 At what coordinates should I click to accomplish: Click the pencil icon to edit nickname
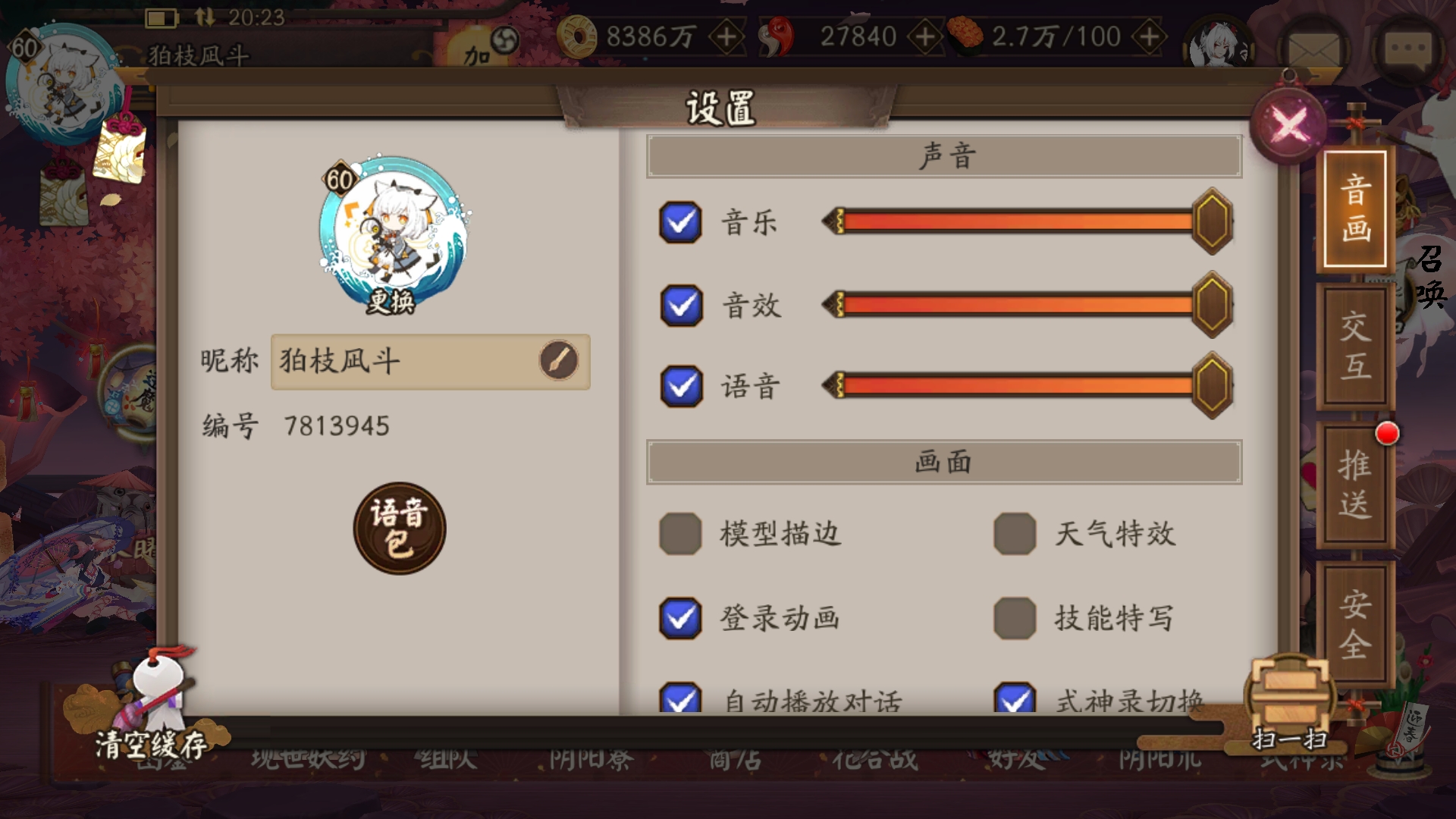(560, 362)
